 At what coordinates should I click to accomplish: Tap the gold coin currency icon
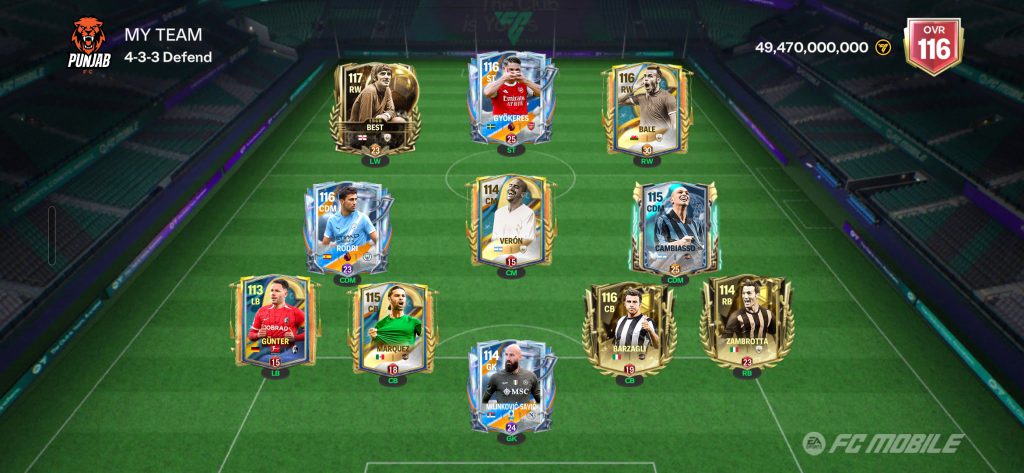(883, 47)
